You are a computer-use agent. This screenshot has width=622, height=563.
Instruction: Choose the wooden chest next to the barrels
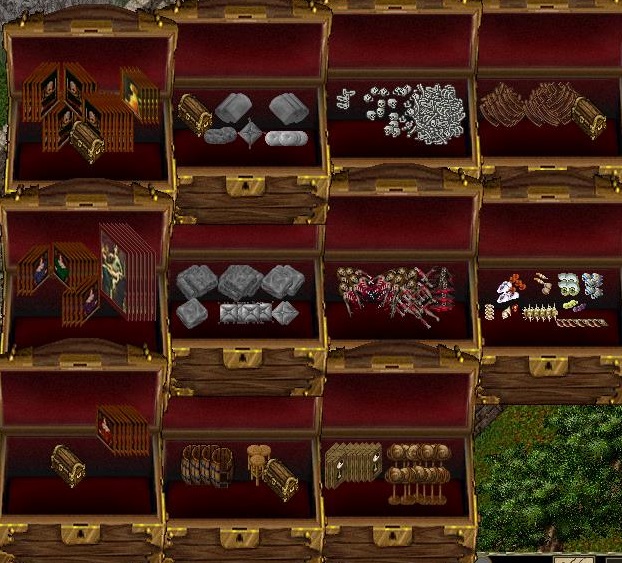pyautogui.click(x=280, y=478)
